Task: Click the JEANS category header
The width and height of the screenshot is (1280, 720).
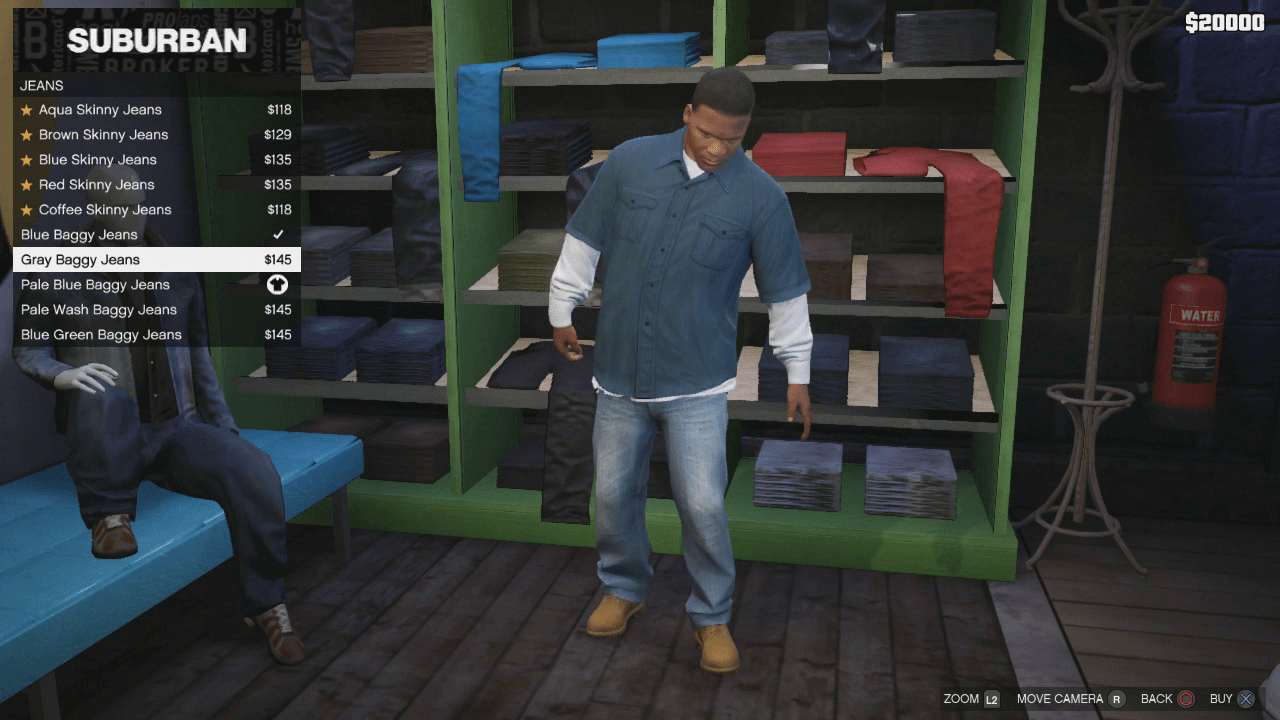Action: (42, 85)
